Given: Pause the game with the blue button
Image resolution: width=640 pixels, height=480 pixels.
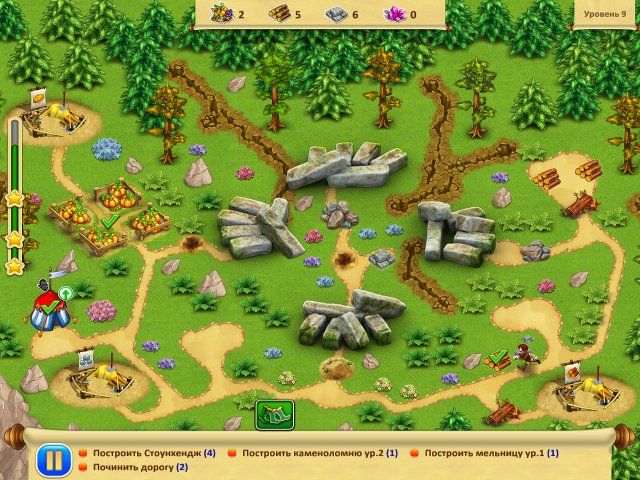Looking at the screenshot, I should [x=52, y=461].
